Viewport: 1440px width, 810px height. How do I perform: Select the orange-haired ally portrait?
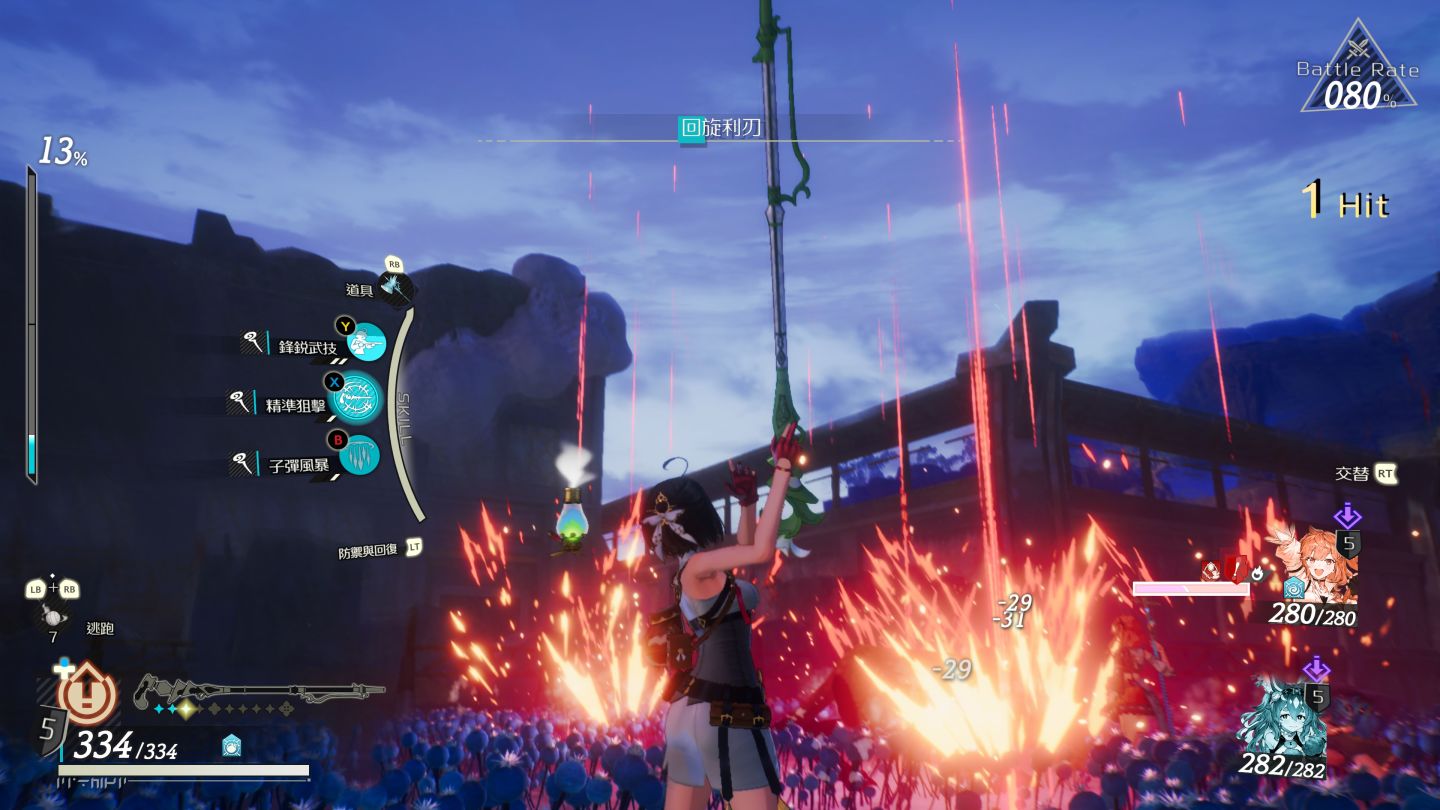coord(1314,566)
